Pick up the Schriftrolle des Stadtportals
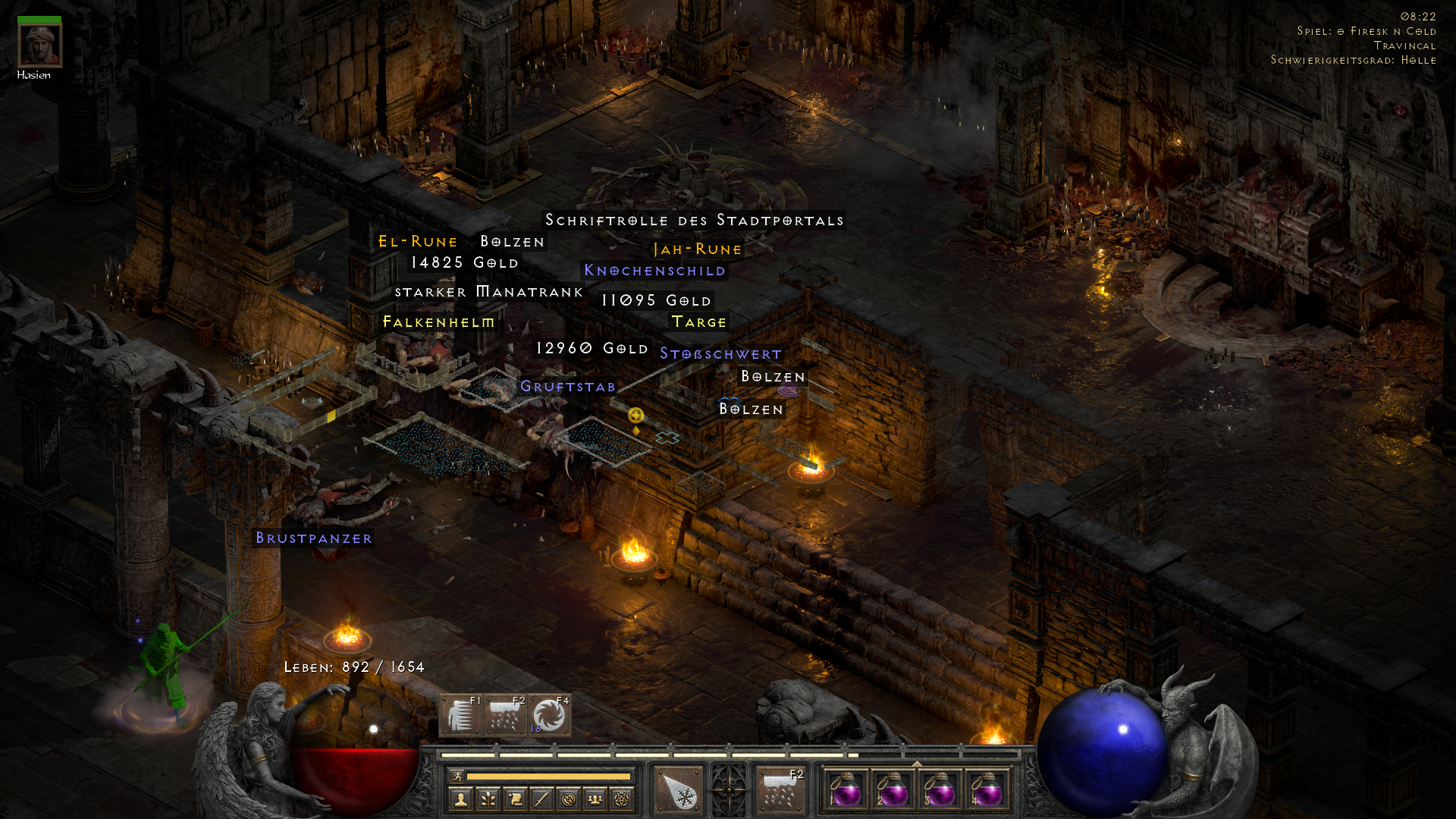 point(694,220)
